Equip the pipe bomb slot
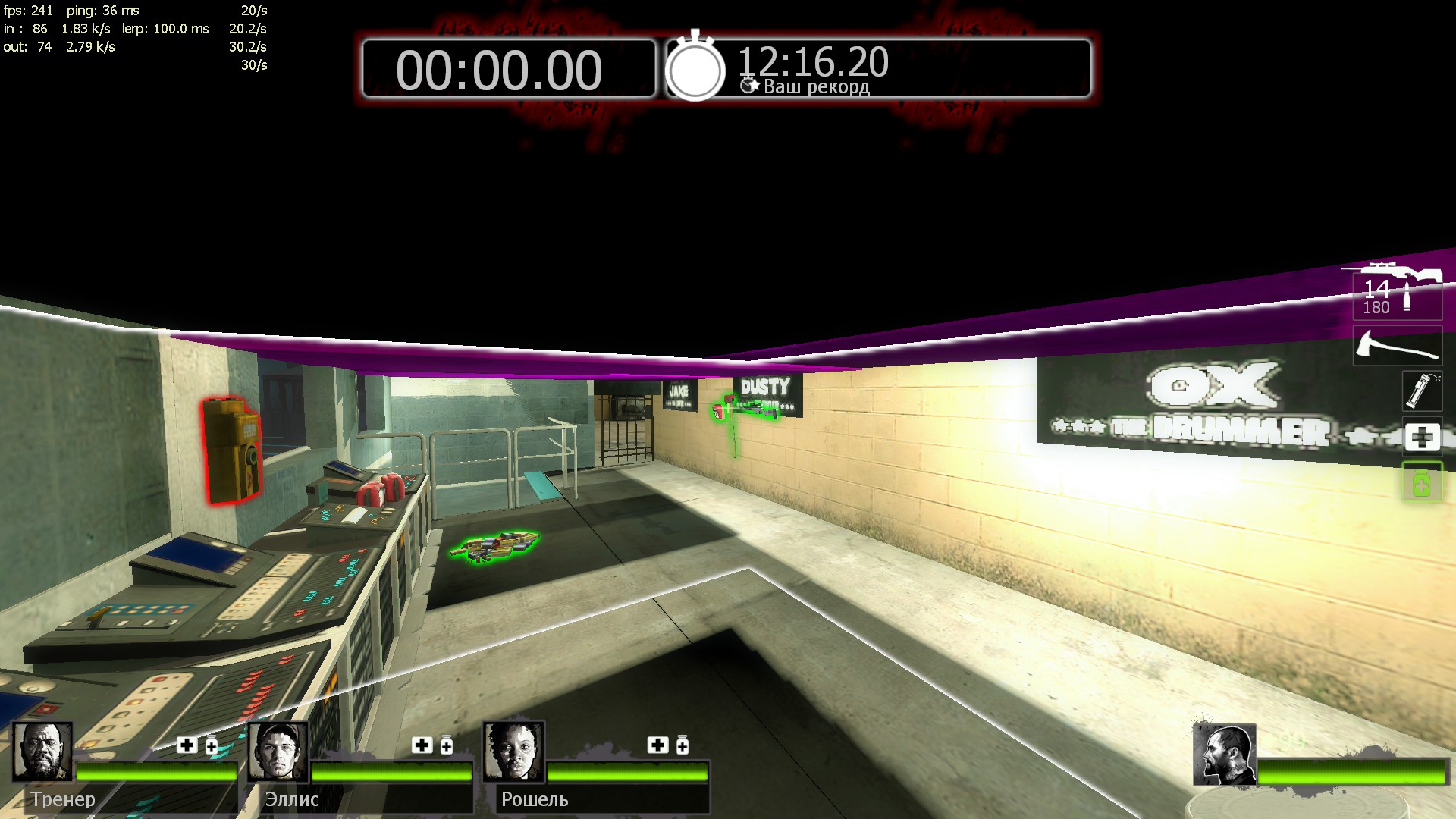 point(1421,390)
